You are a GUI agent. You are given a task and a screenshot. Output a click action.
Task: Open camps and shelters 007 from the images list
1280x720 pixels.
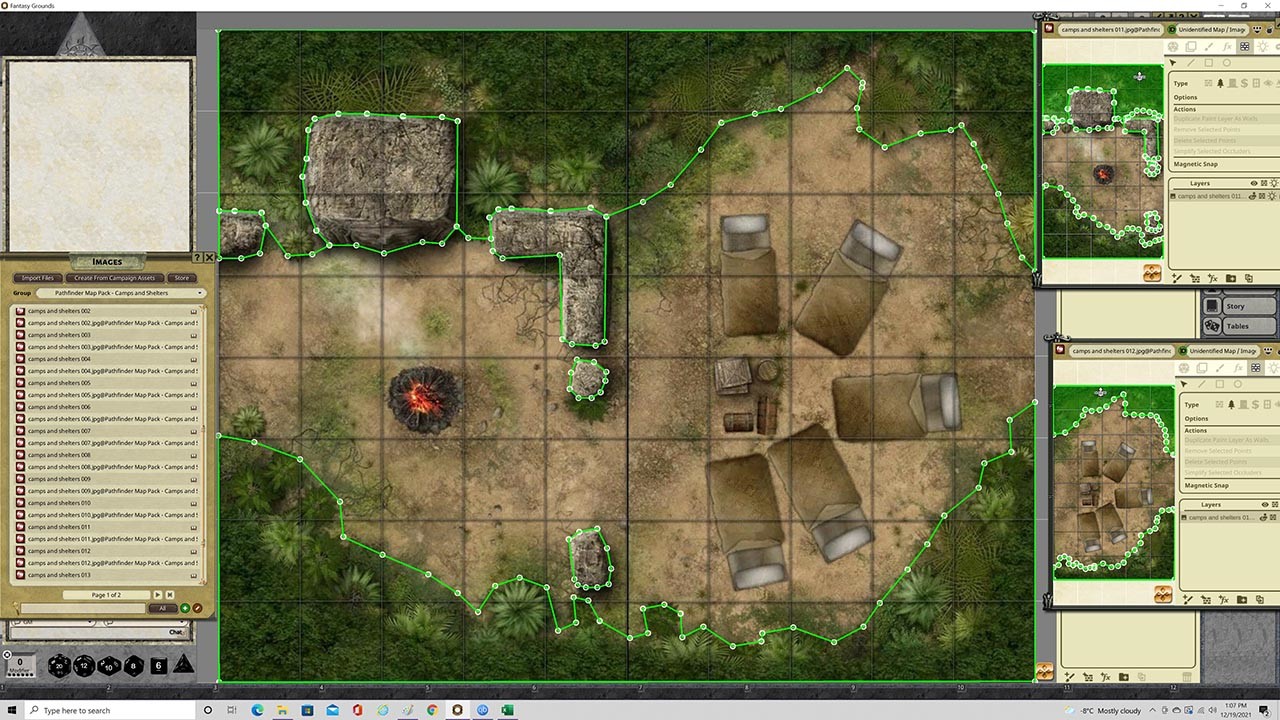(x=60, y=431)
